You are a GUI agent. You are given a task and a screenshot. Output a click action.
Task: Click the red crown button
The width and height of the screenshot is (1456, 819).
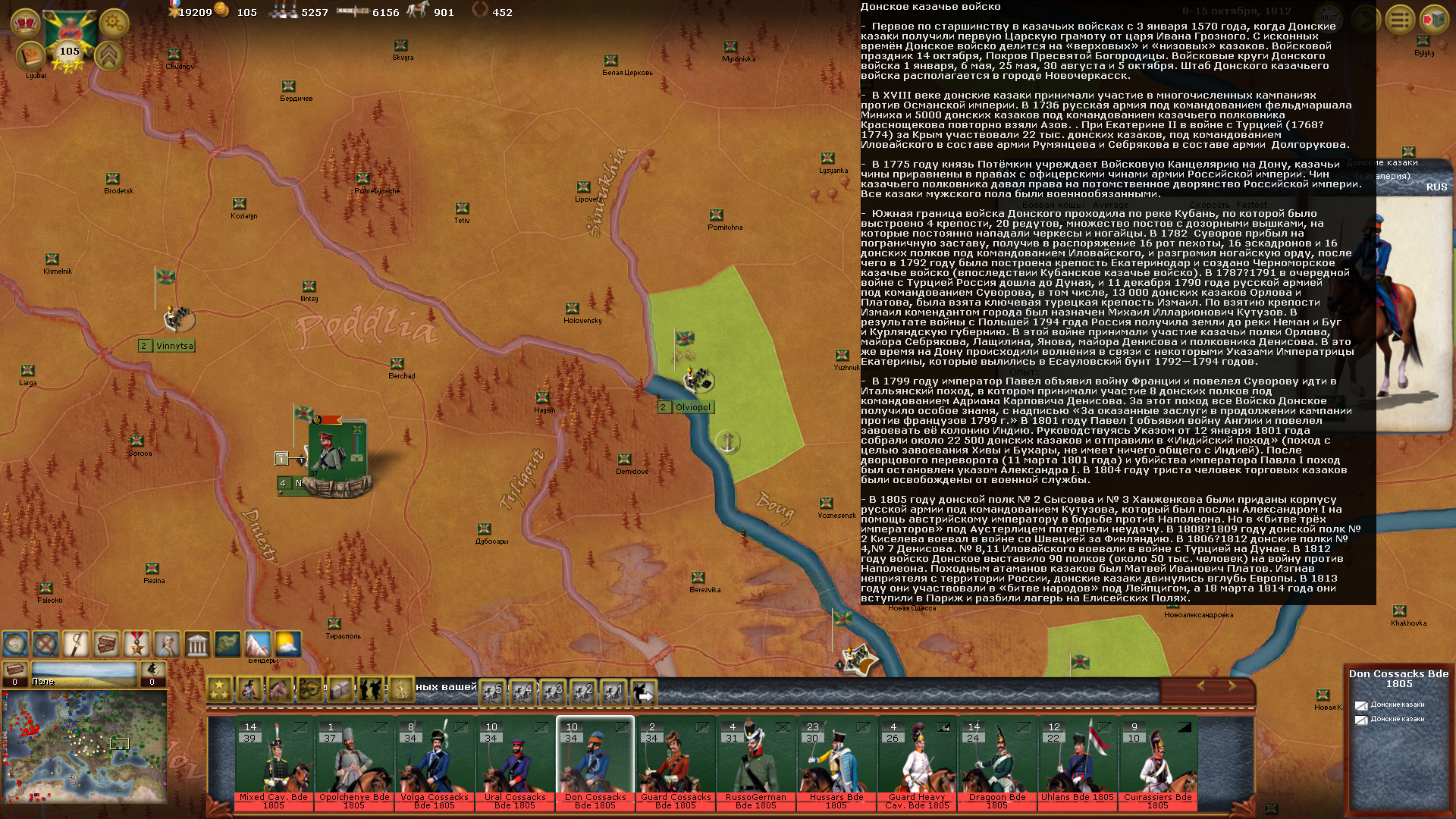click(x=25, y=23)
